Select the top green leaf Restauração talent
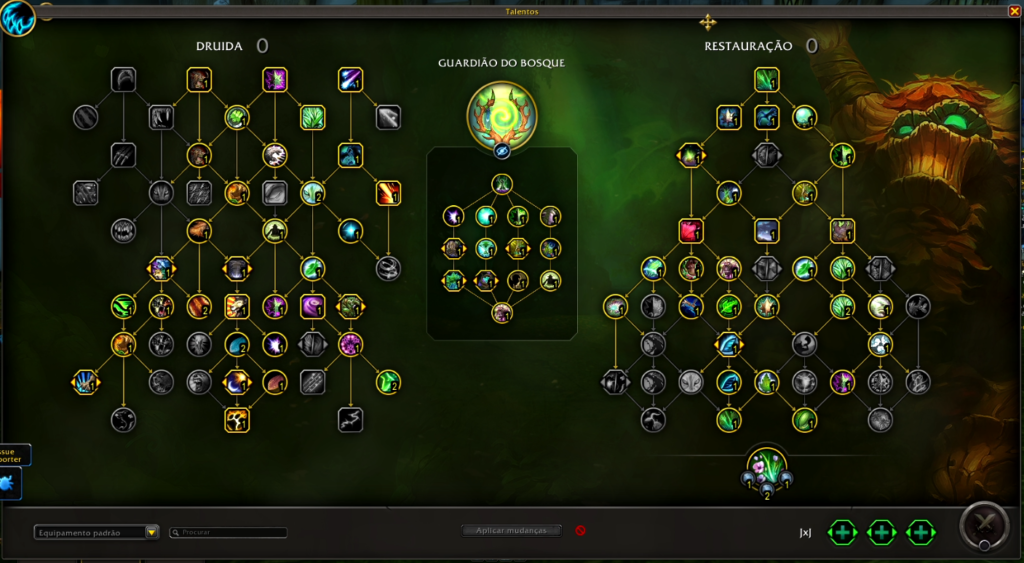This screenshot has width=1024, height=563. [767, 80]
